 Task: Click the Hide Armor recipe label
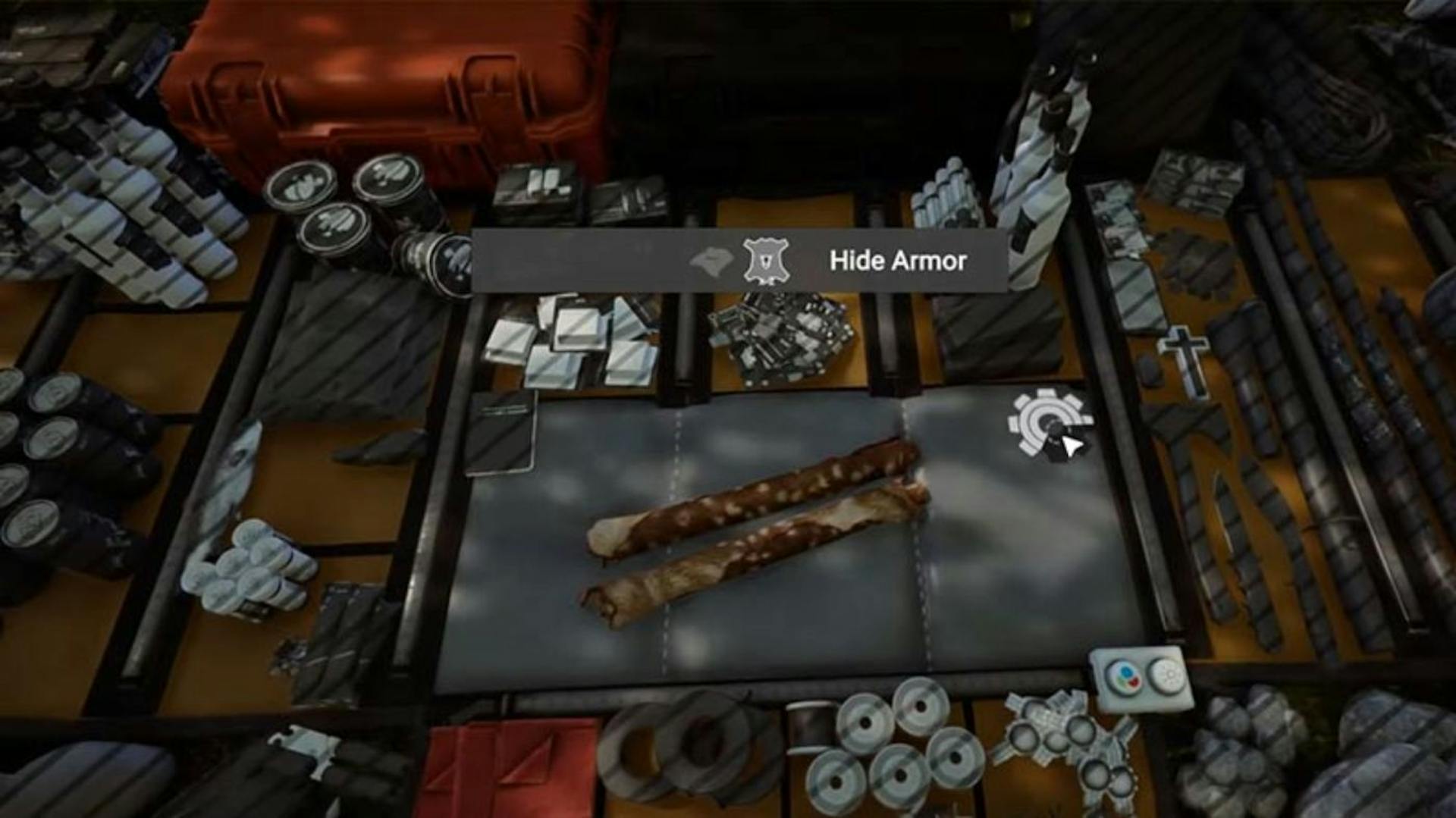tap(899, 262)
